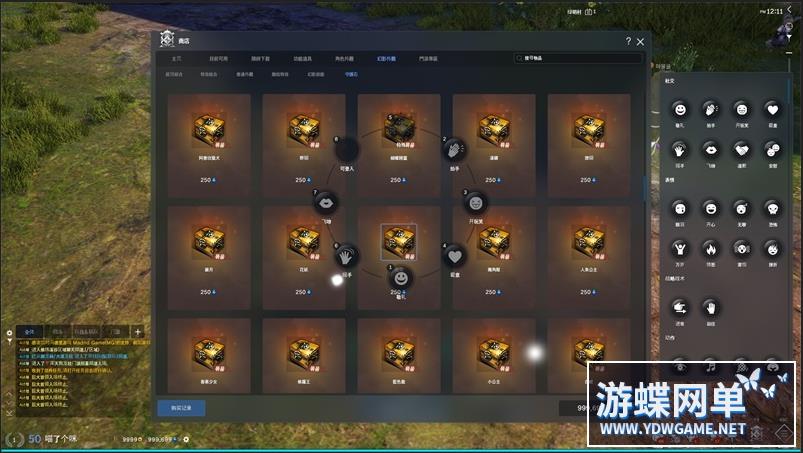
Task: Select the laughing face emote on the wheel
Action: 474,202
